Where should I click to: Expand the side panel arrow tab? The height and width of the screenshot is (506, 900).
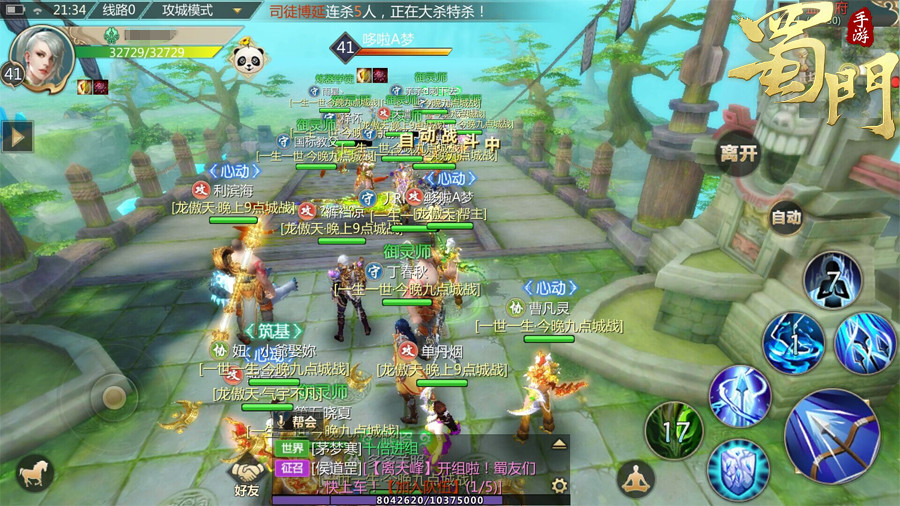[x=17, y=135]
